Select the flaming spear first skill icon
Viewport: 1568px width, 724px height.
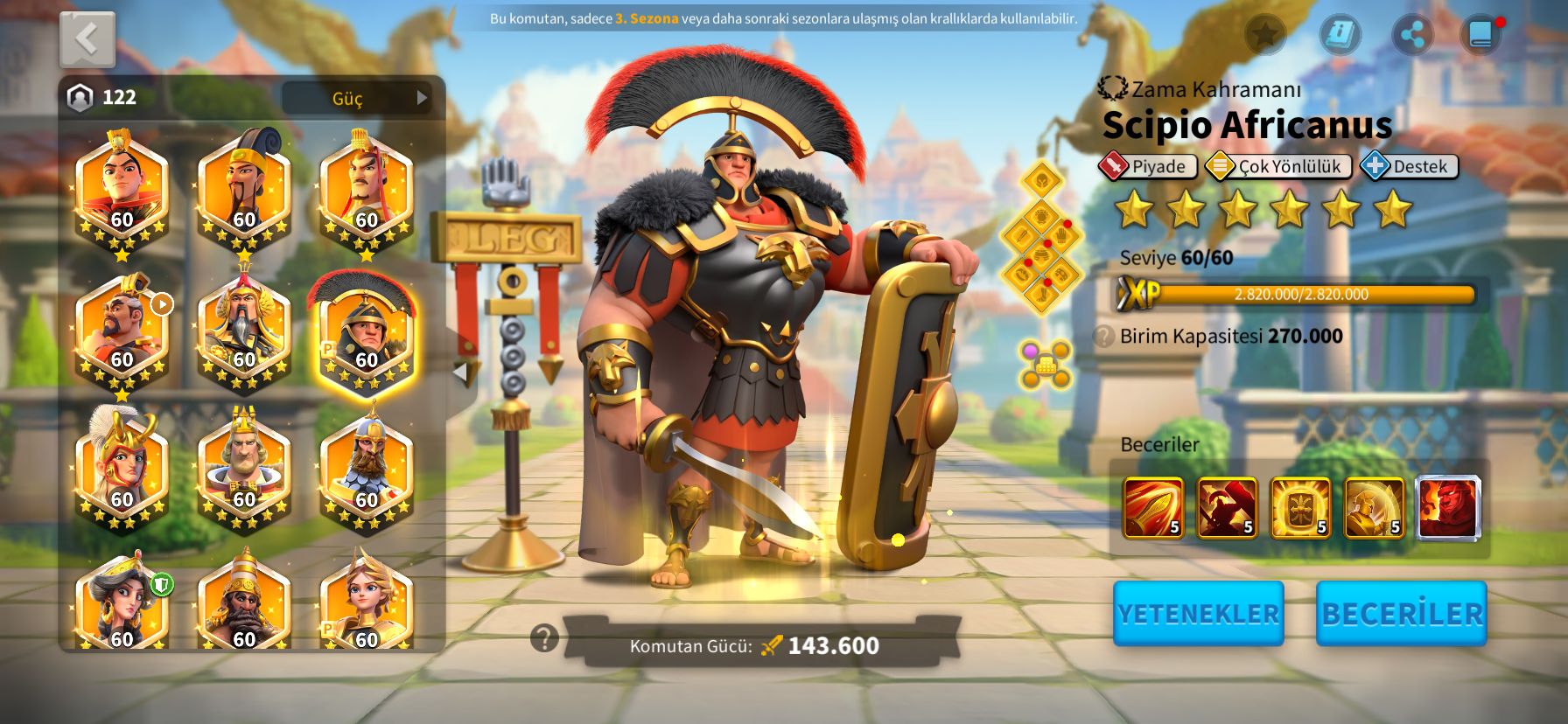[1152, 507]
